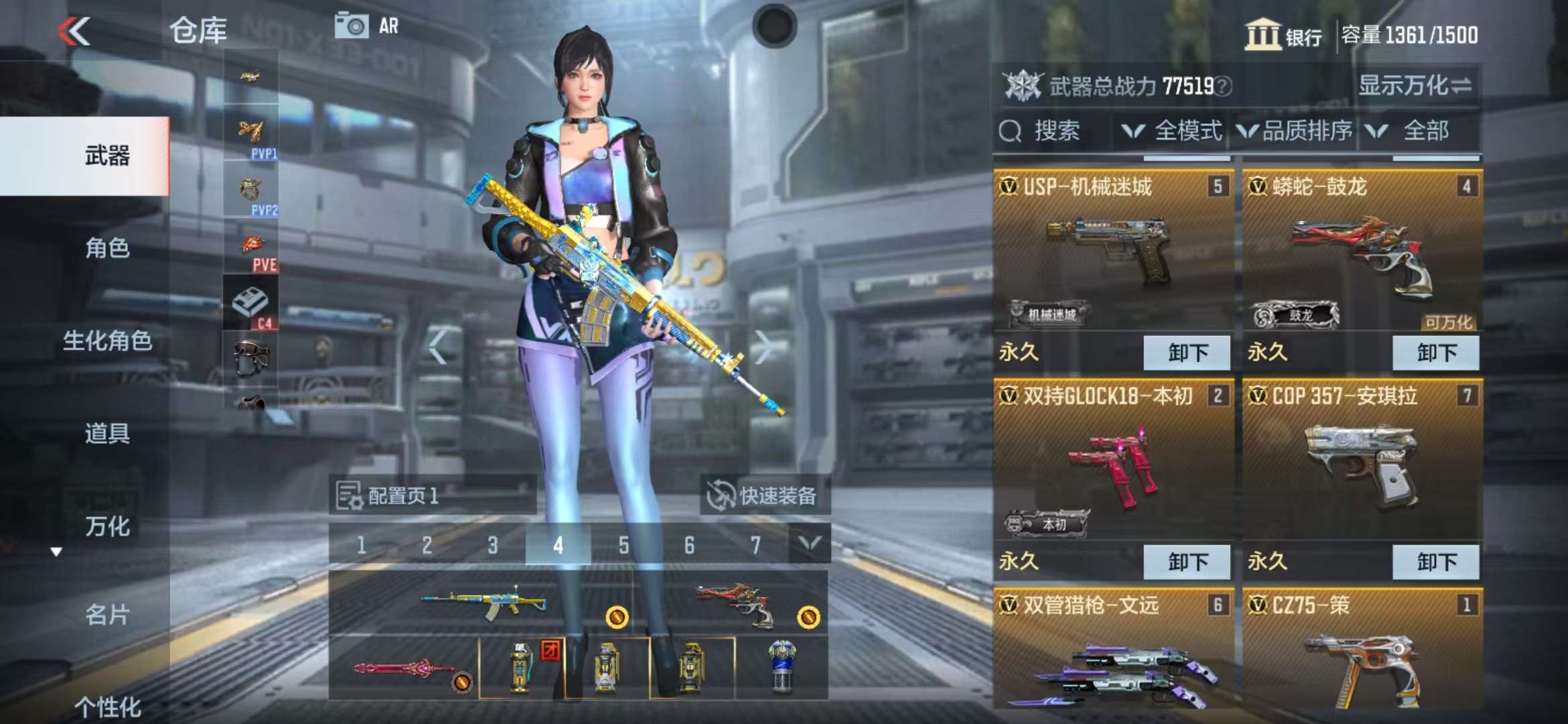
Task: Select the 角色 category
Action: click(x=107, y=248)
